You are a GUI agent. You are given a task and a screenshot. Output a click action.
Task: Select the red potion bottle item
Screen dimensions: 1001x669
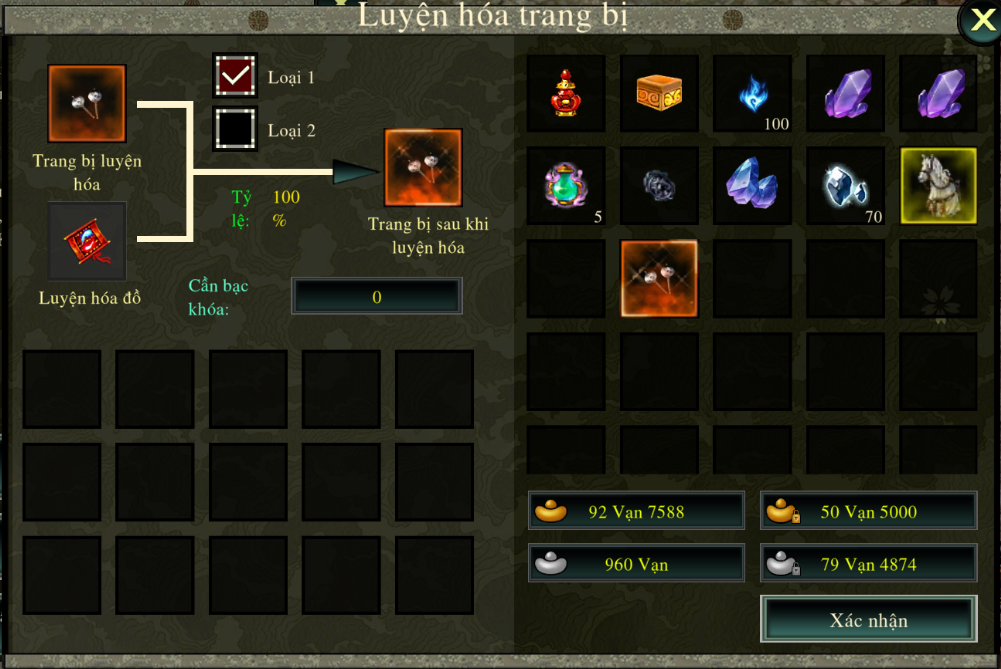566,93
